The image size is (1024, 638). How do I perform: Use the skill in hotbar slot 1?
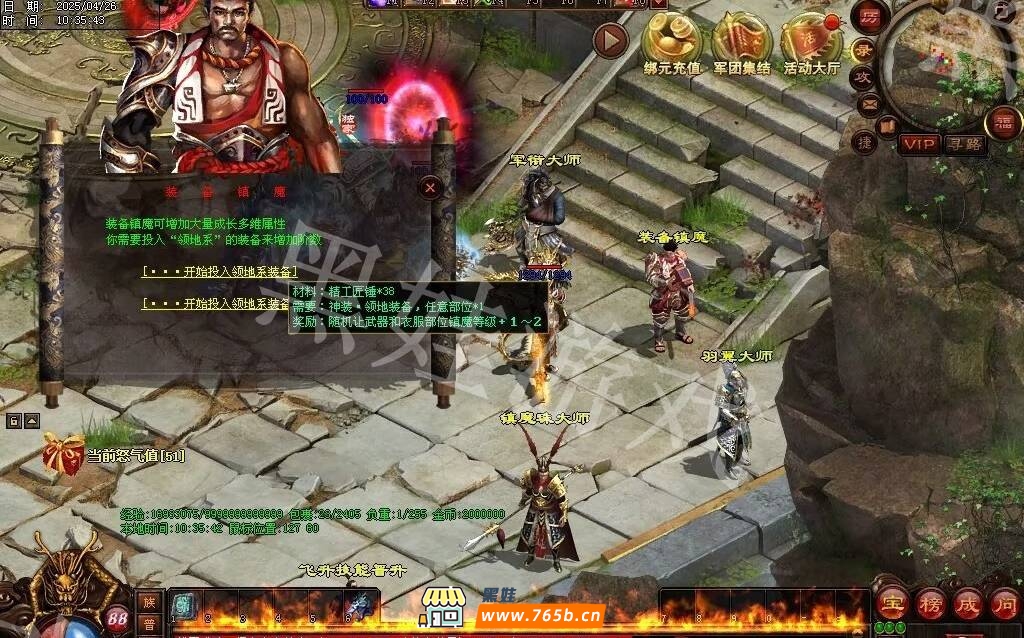(x=183, y=606)
